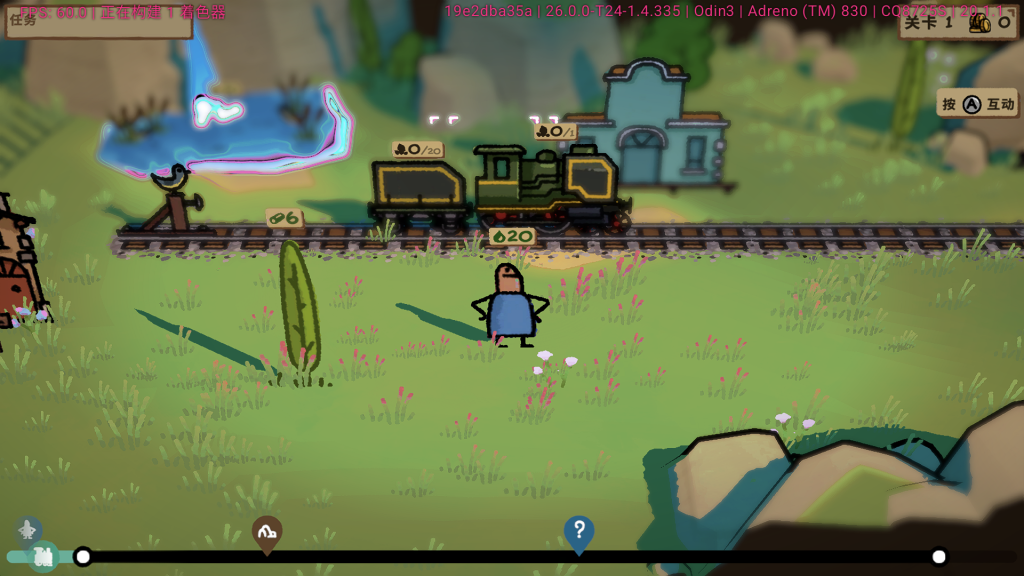The height and width of the screenshot is (576, 1024).
Task: Select the blue question mark route marker
Action: (579, 532)
